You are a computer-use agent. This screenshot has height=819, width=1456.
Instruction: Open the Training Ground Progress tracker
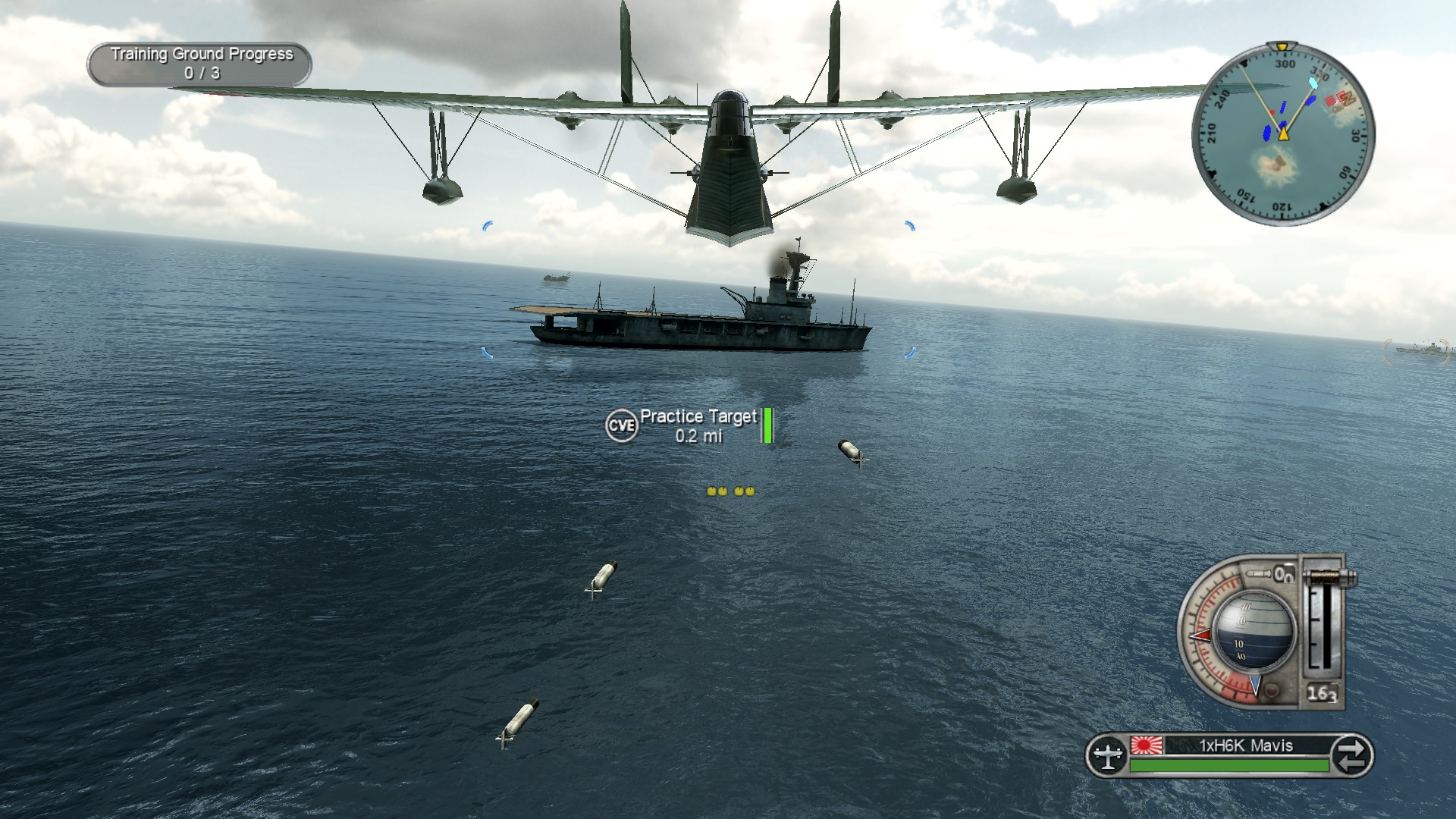pos(200,64)
